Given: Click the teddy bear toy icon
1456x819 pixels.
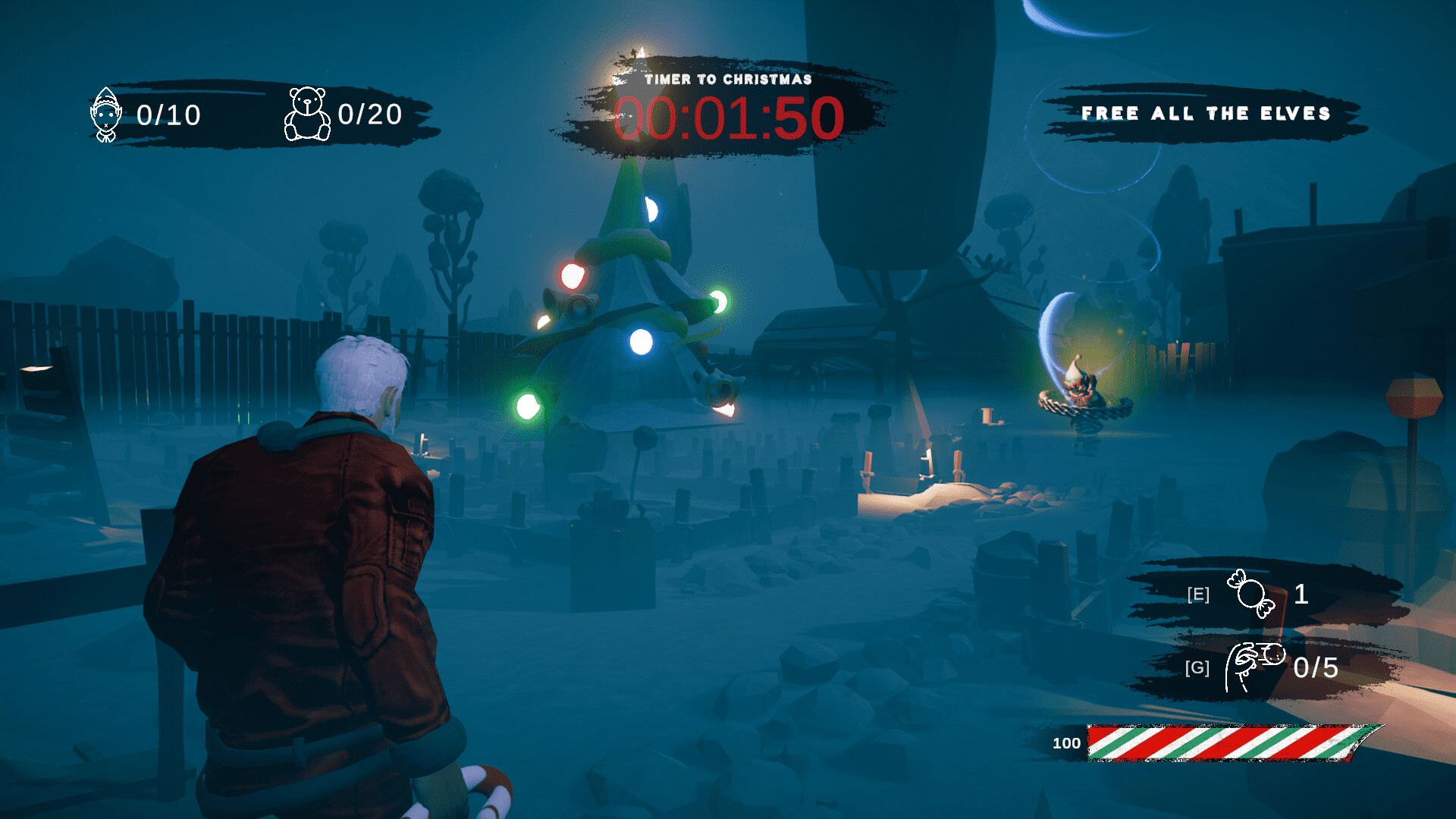Looking at the screenshot, I should (x=307, y=115).
